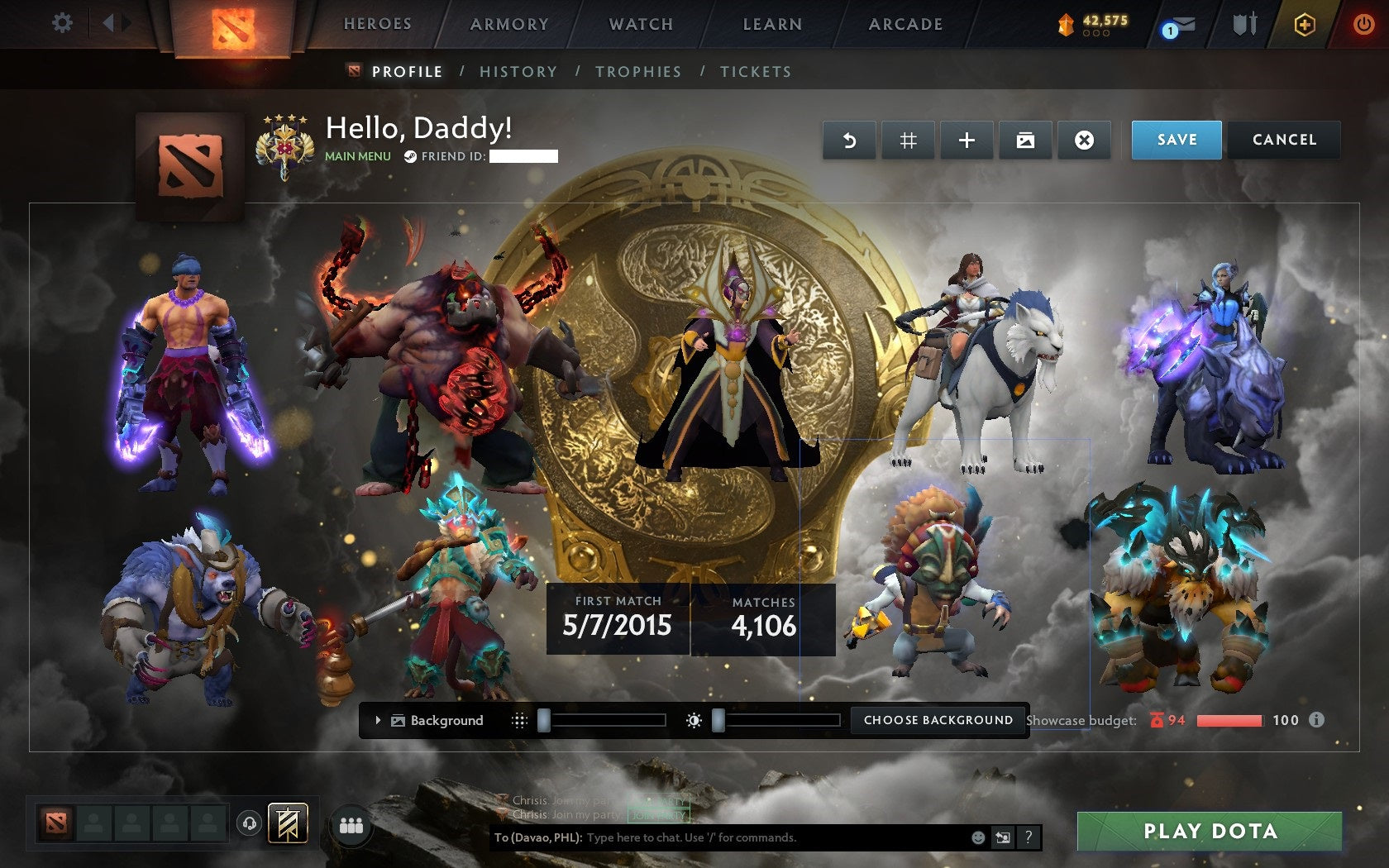Undo showcase changes with the undo arrow icon
The width and height of the screenshot is (1389, 868).
pos(849,140)
